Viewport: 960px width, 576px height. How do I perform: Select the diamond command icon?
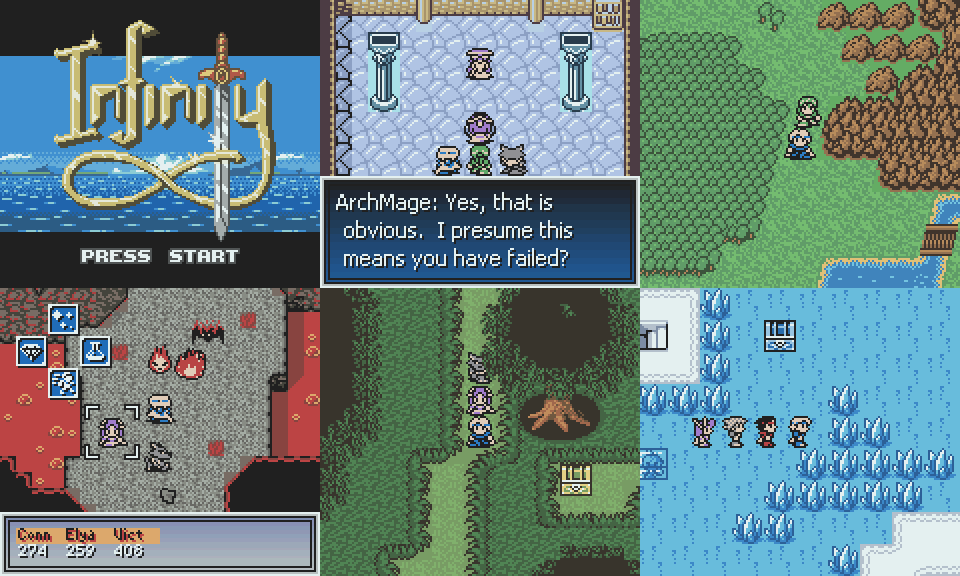(32, 351)
